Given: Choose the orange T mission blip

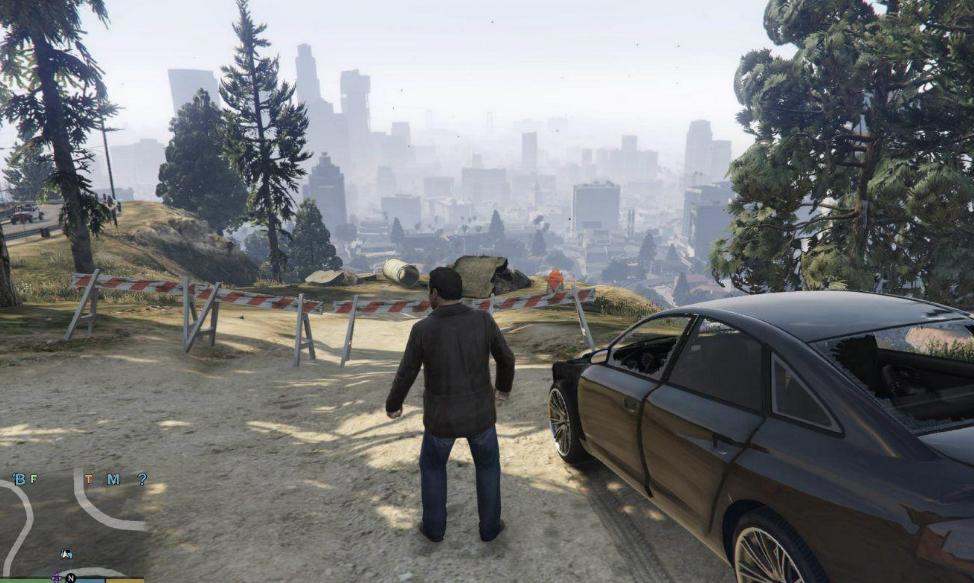Looking at the screenshot, I should (88, 479).
